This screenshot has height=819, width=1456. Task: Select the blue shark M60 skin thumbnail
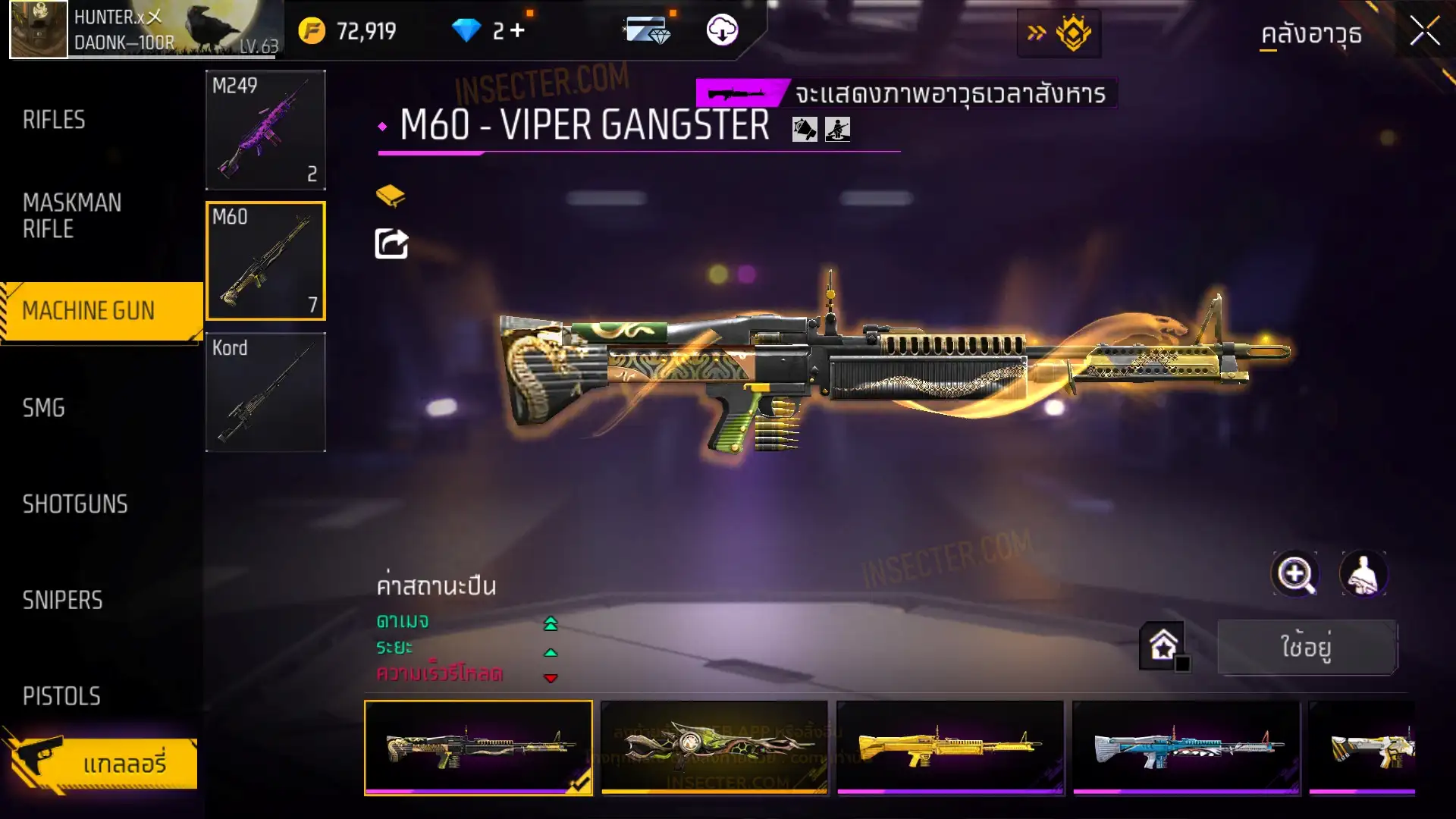[x=1186, y=748]
